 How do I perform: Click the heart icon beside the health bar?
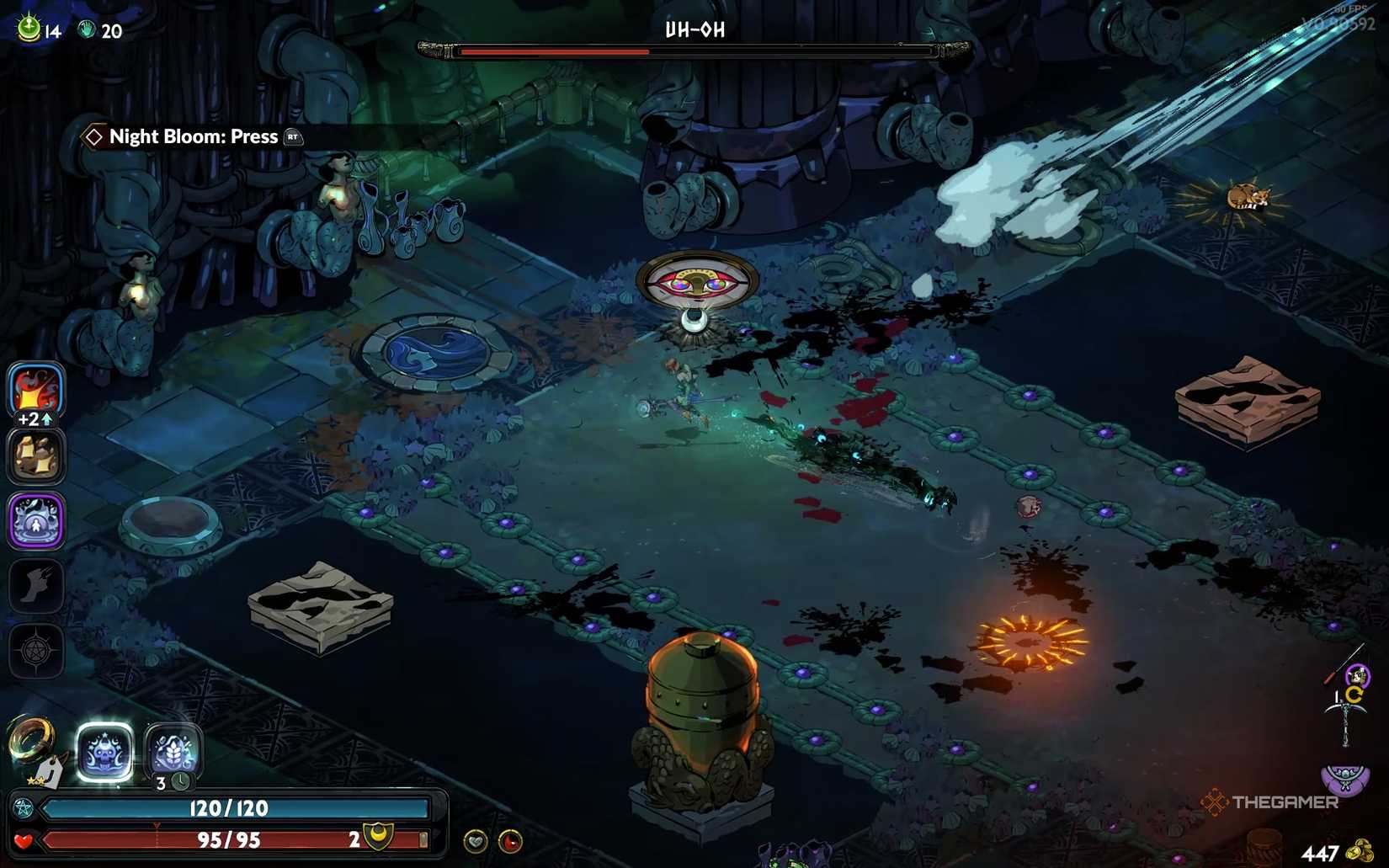click(24, 839)
